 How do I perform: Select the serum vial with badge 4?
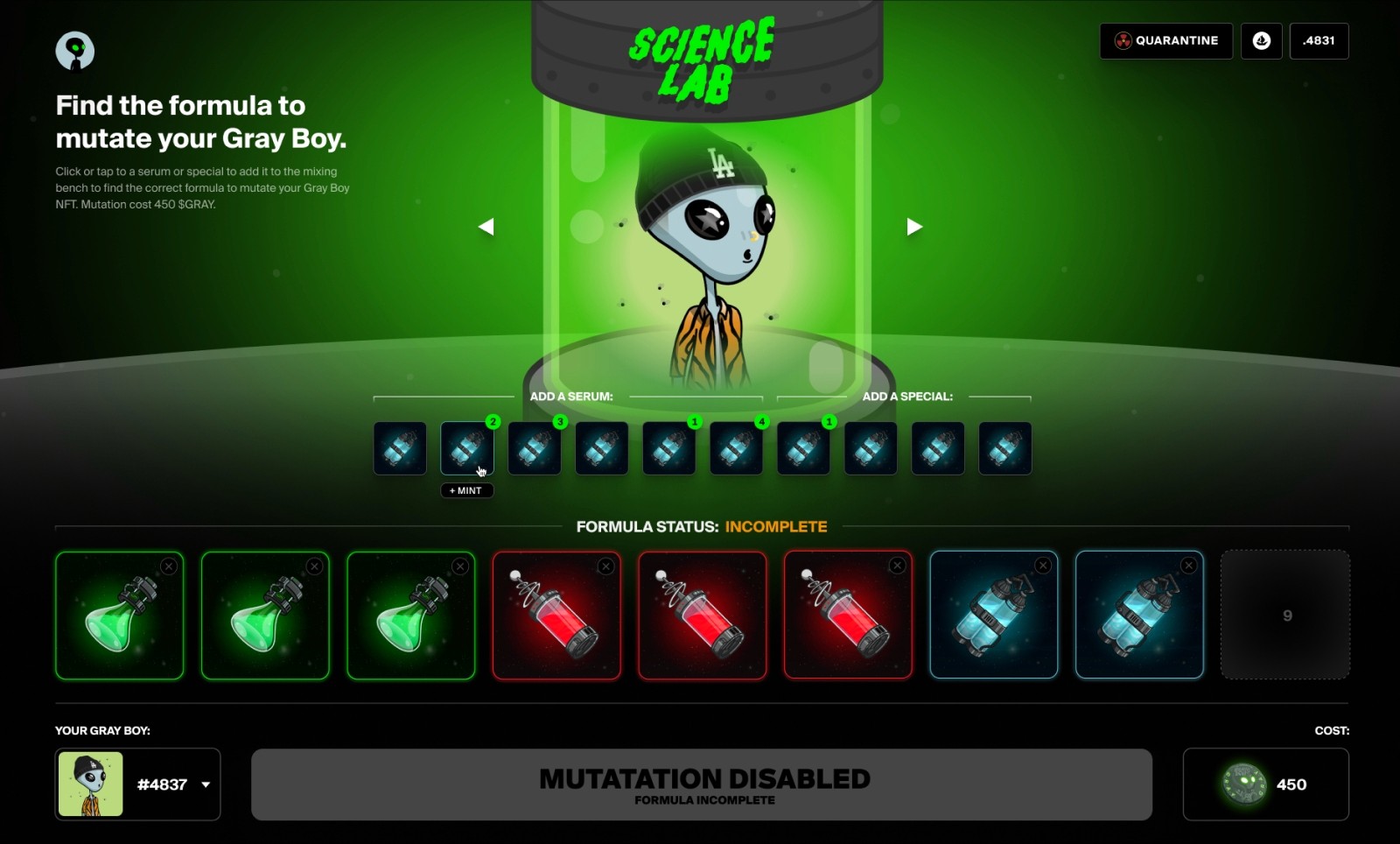click(x=736, y=448)
